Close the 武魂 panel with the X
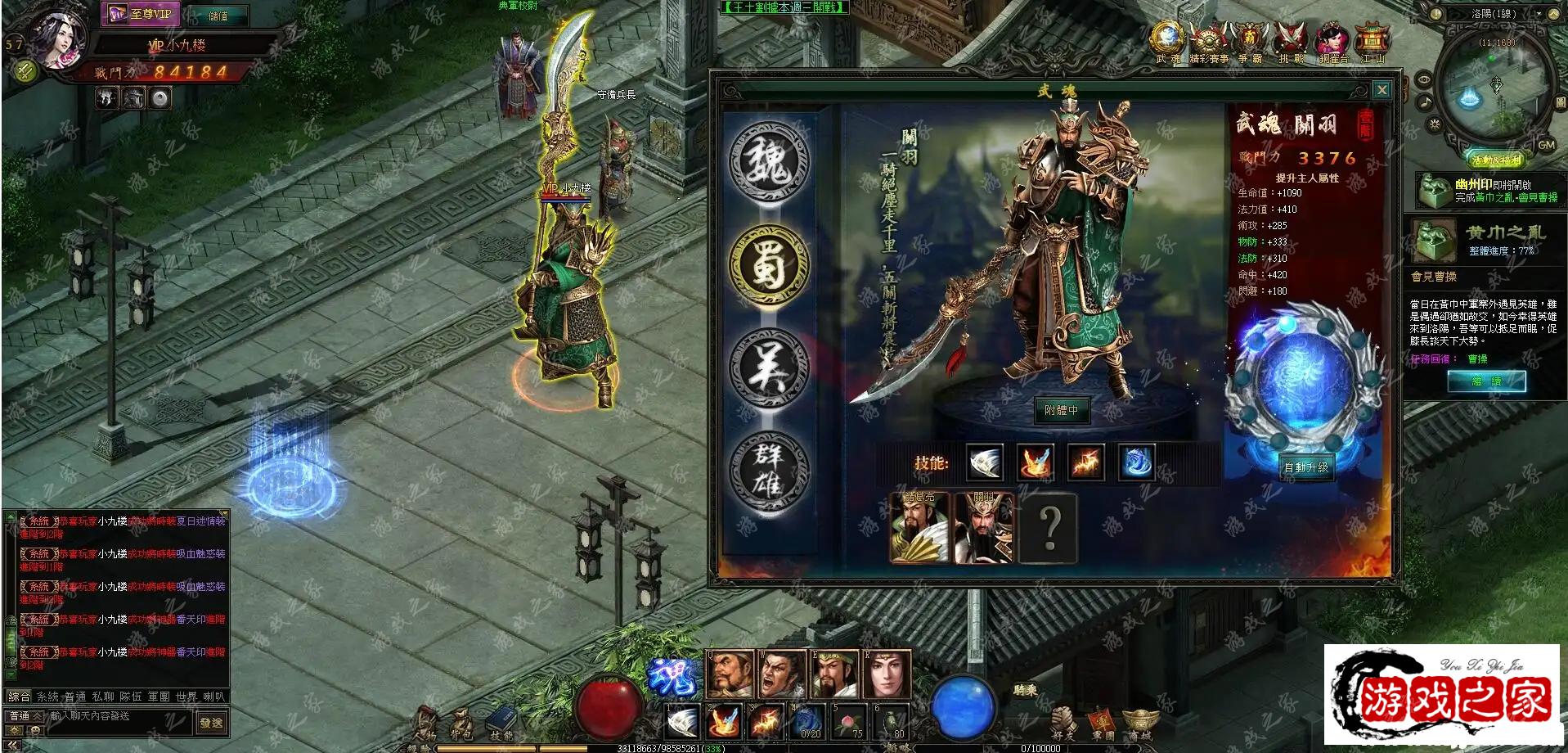This screenshot has height=753, width=1568. point(1382,89)
